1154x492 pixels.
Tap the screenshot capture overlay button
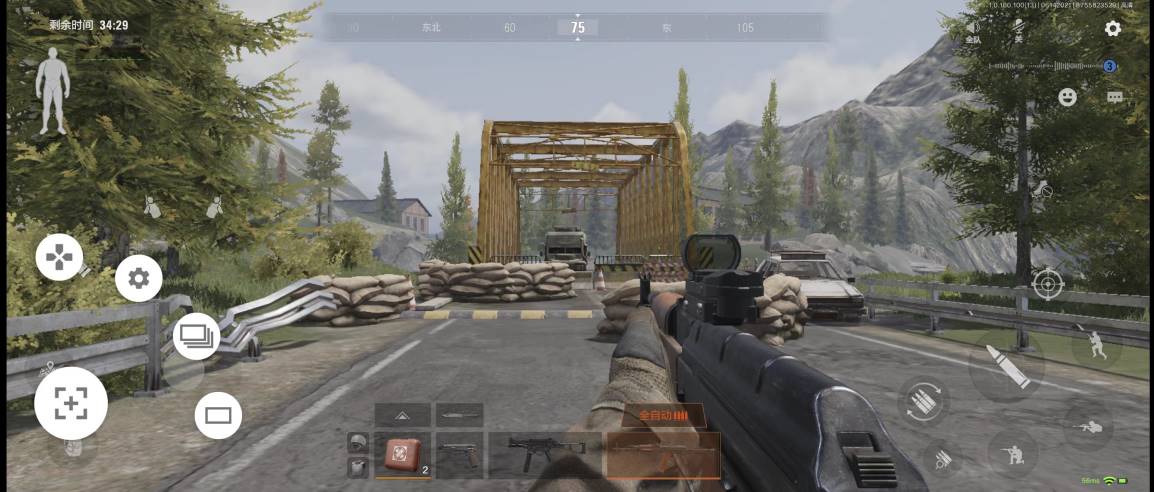click(71, 403)
